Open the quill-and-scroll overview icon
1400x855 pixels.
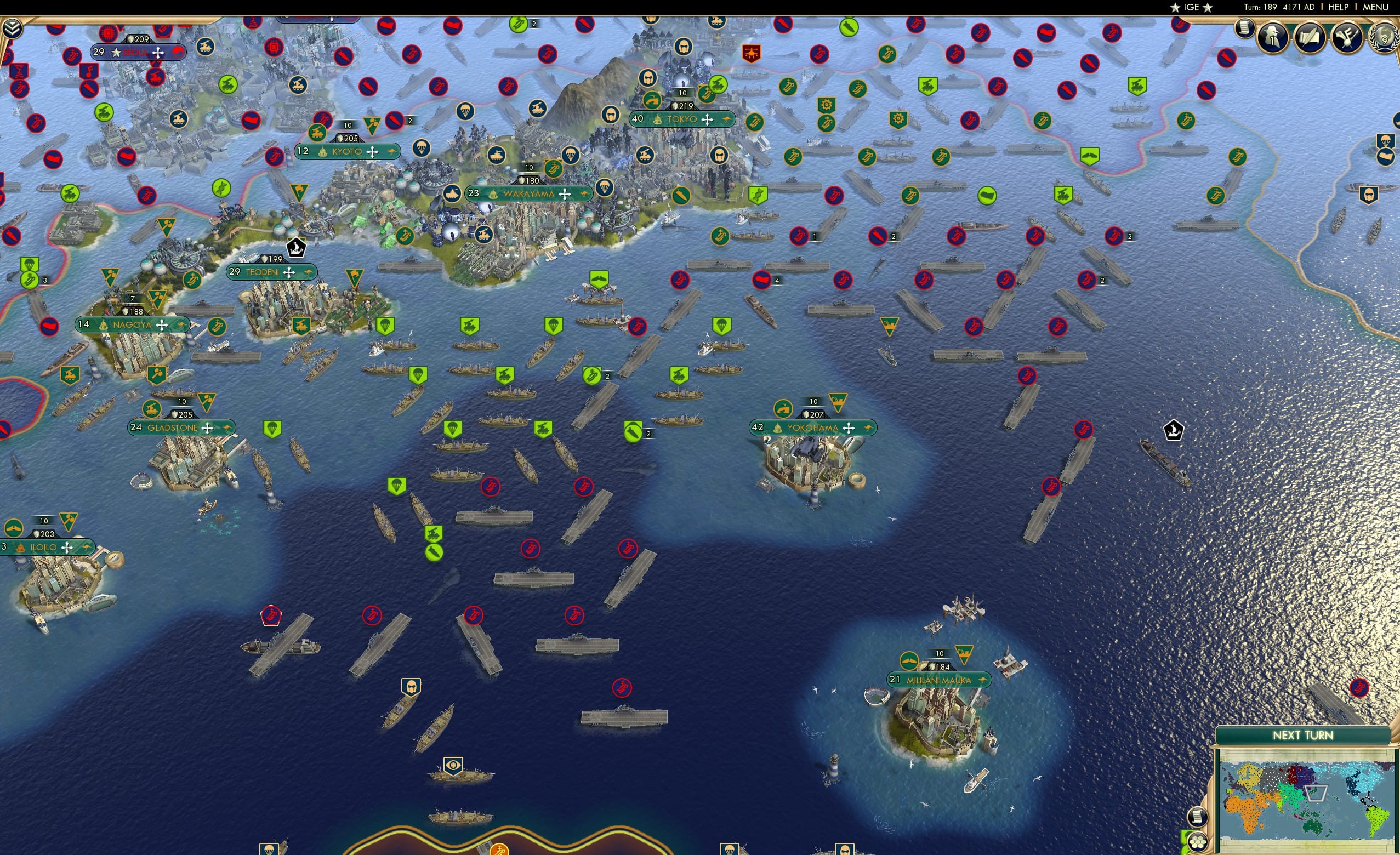(x=1311, y=38)
